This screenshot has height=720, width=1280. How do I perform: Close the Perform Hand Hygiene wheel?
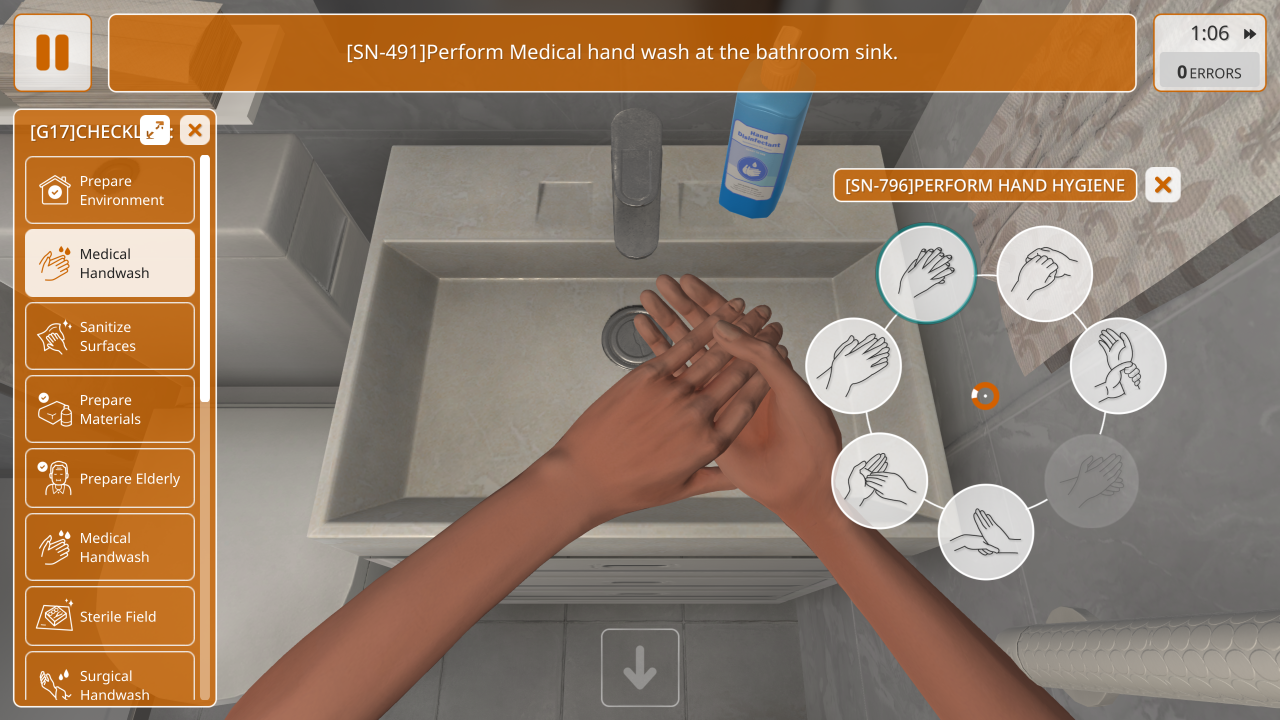pyautogui.click(x=1163, y=185)
